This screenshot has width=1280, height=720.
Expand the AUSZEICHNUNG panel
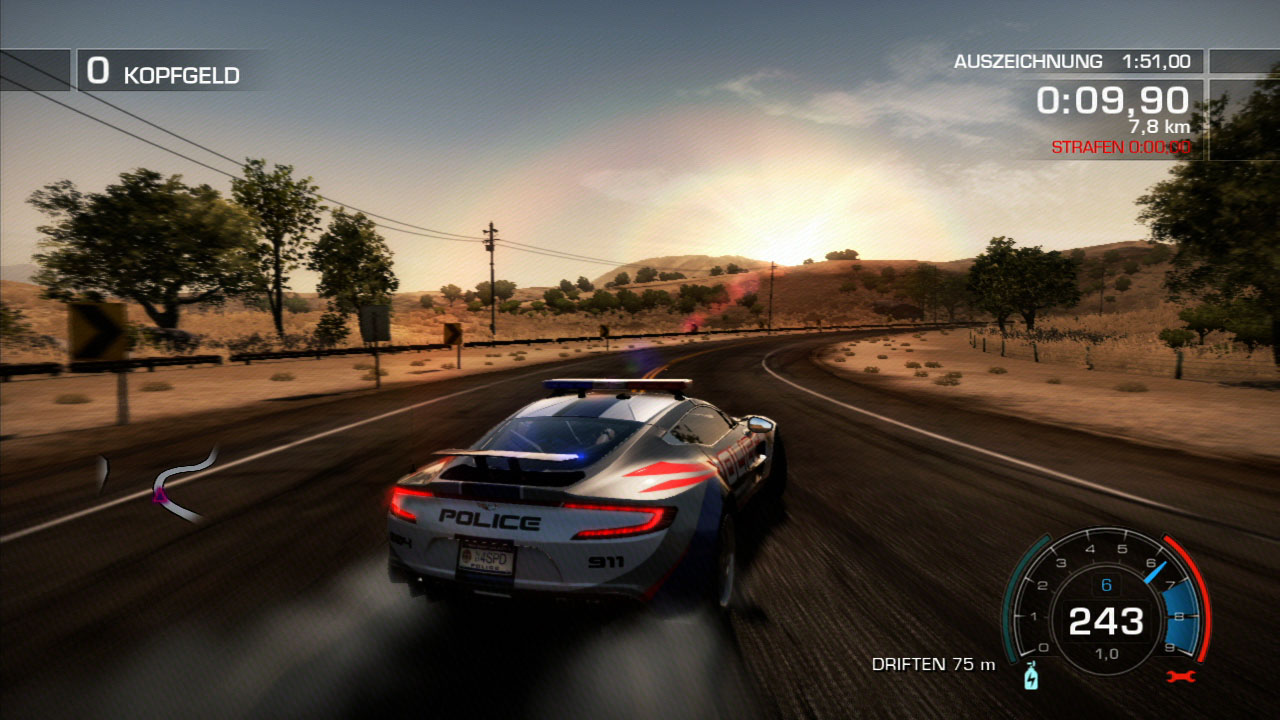(x=1070, y=61)
